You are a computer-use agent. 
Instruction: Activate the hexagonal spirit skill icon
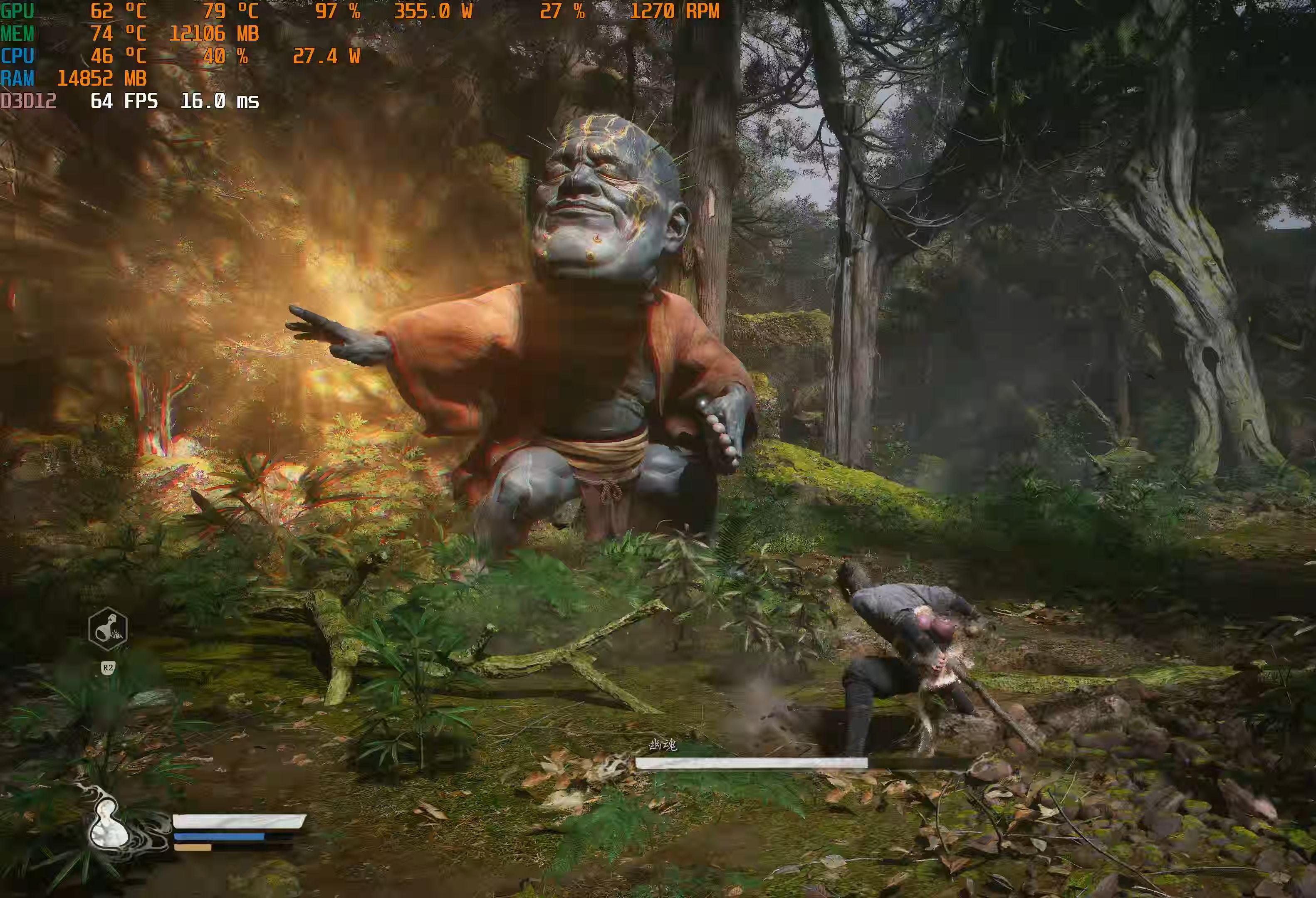108,629
